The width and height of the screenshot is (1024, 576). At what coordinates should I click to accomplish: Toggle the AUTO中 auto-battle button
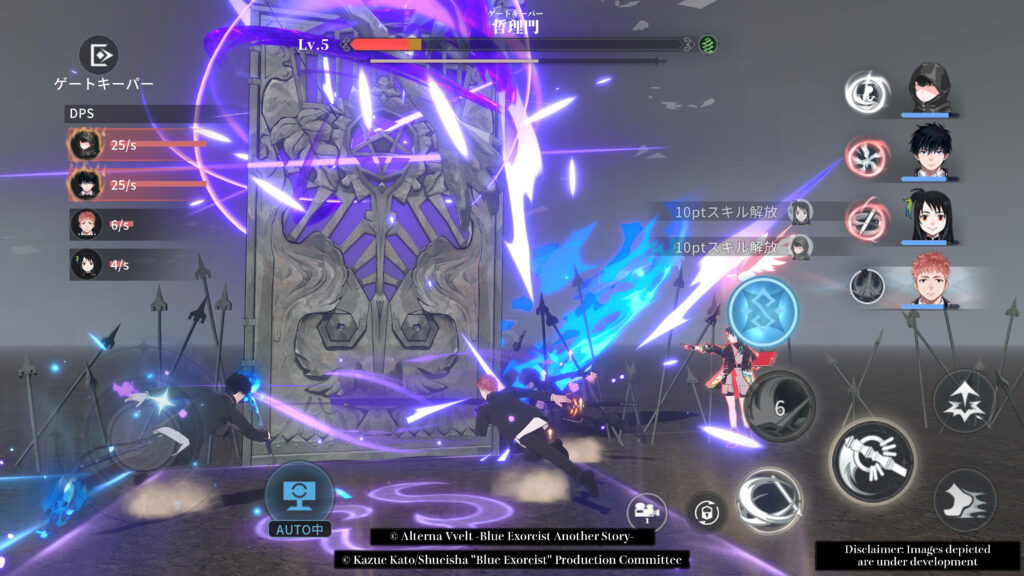(x=299, y=494)
